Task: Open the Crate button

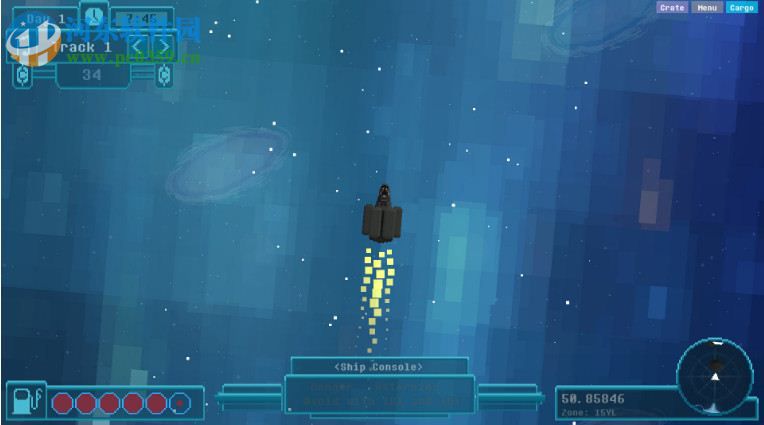Action: 672,7
